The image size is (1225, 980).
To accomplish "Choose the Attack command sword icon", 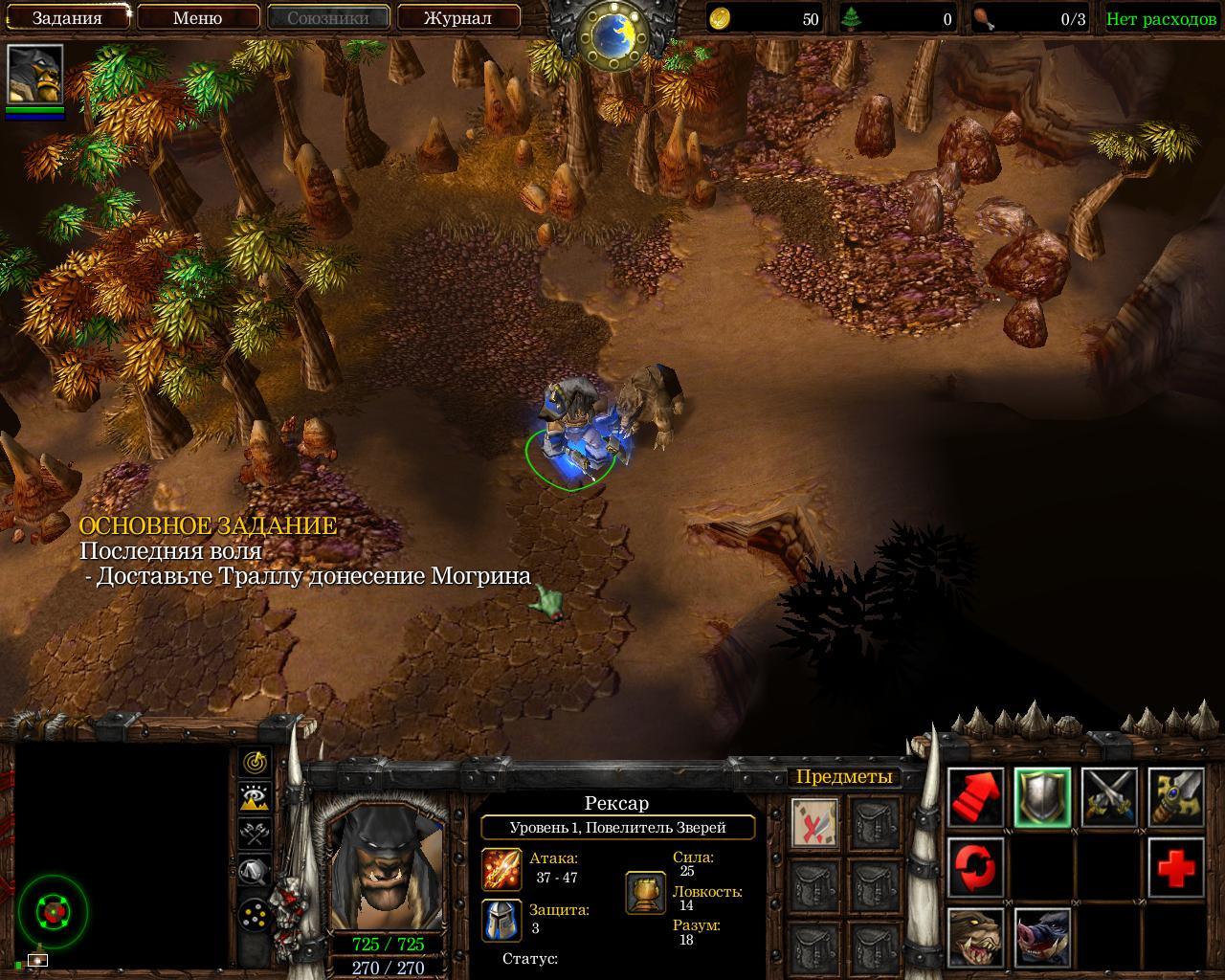I will [1176, 797].
